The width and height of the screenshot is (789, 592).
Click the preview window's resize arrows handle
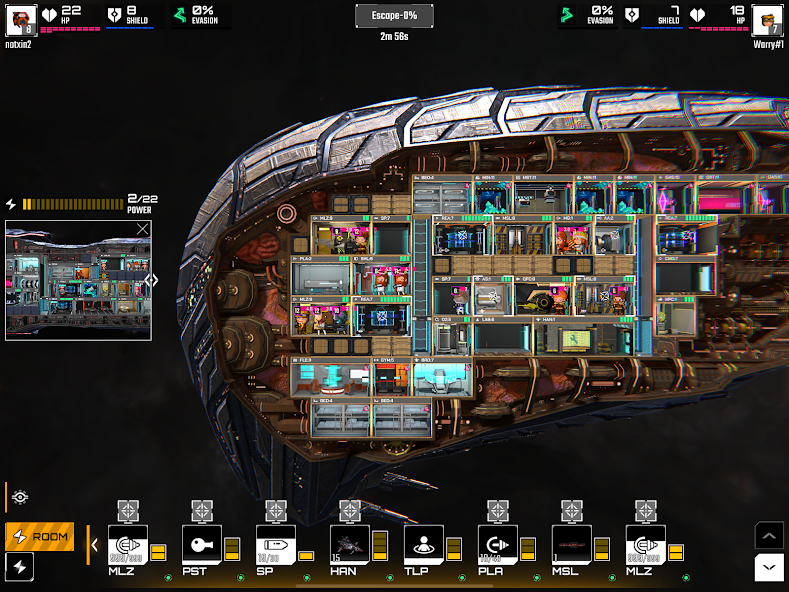pyautogui.click(x=152, y=280)
